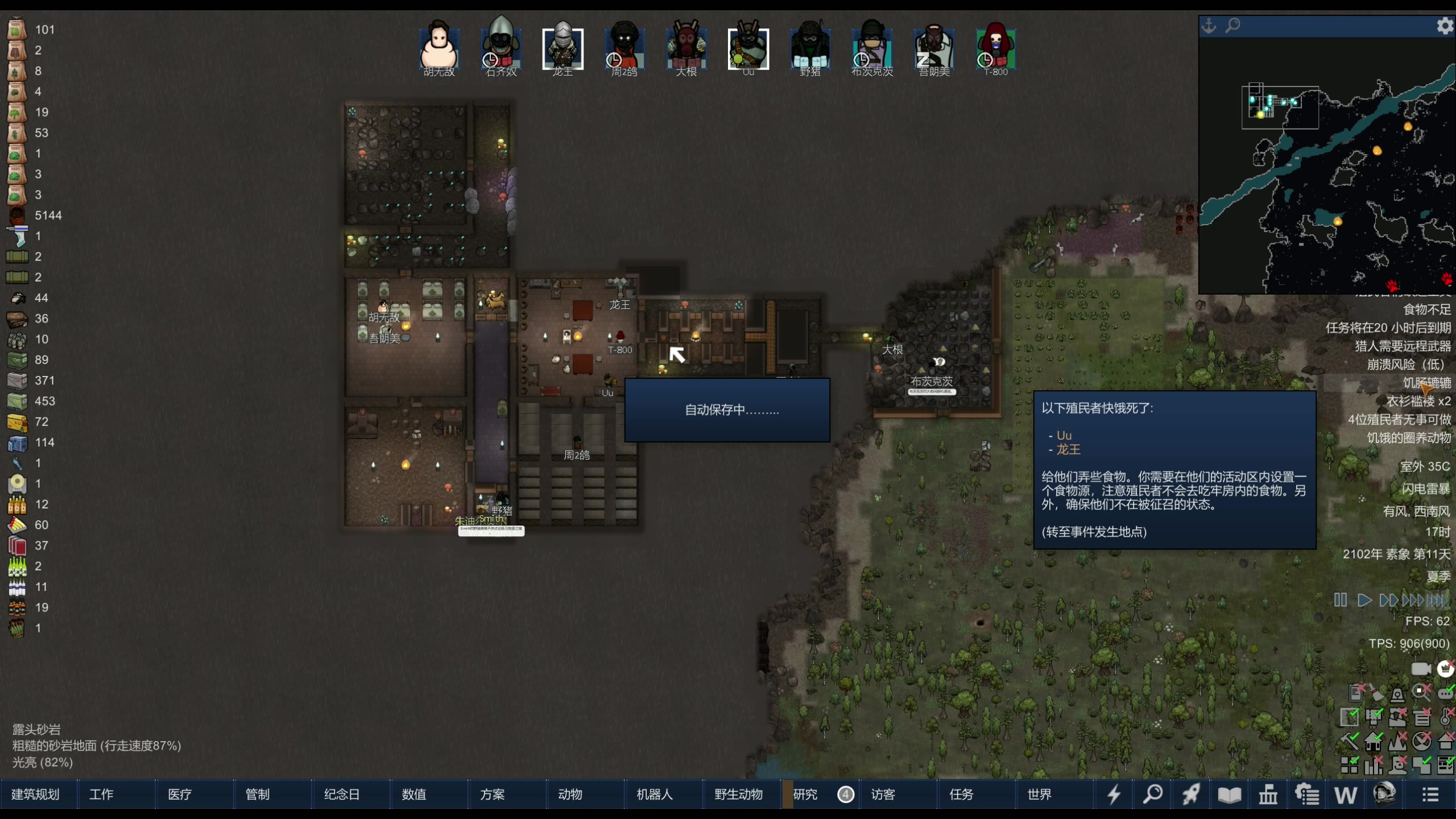Viewport: 1456px width, 819px height.
Task: Switch to the 医疗 tab
Action: tap(180, 794)
